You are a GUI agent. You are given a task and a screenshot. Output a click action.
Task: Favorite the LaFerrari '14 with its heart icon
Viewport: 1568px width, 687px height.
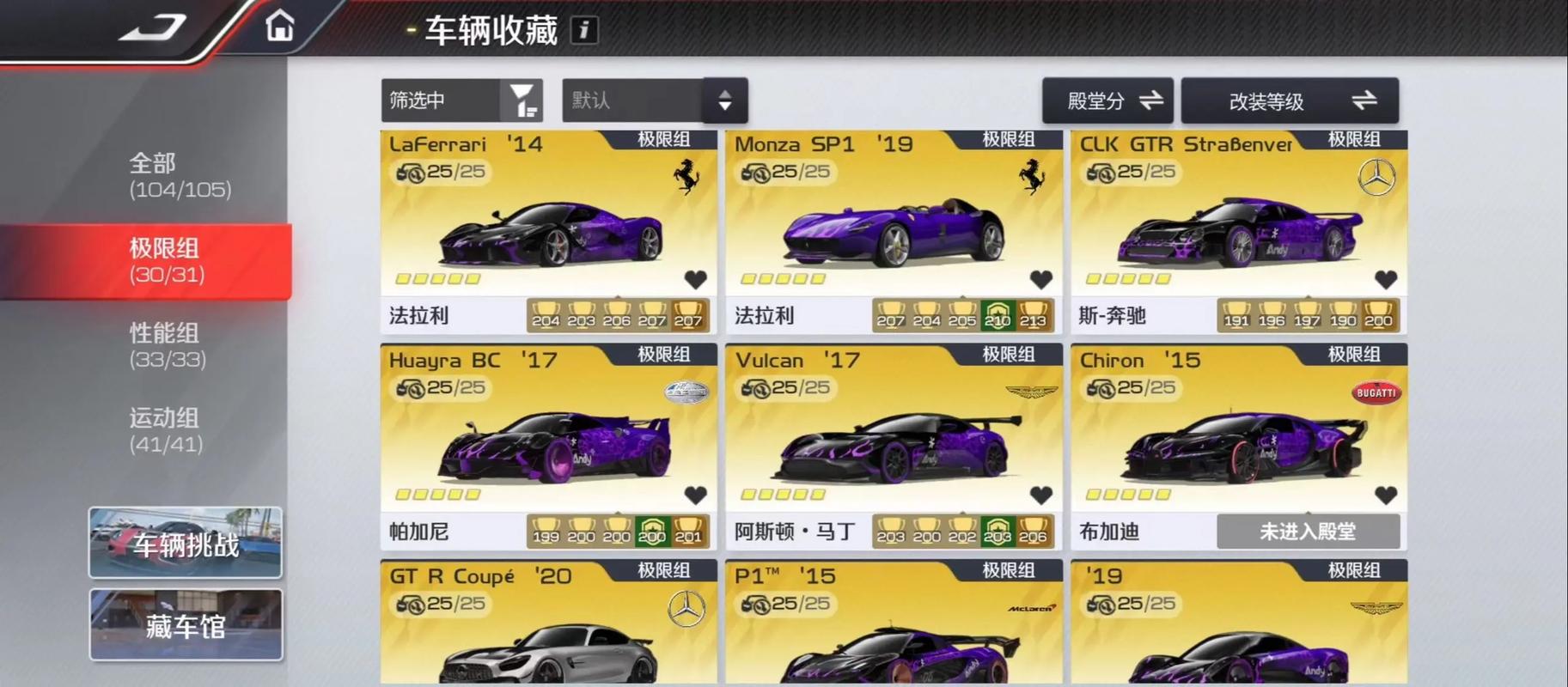click(x=696, y=279)
